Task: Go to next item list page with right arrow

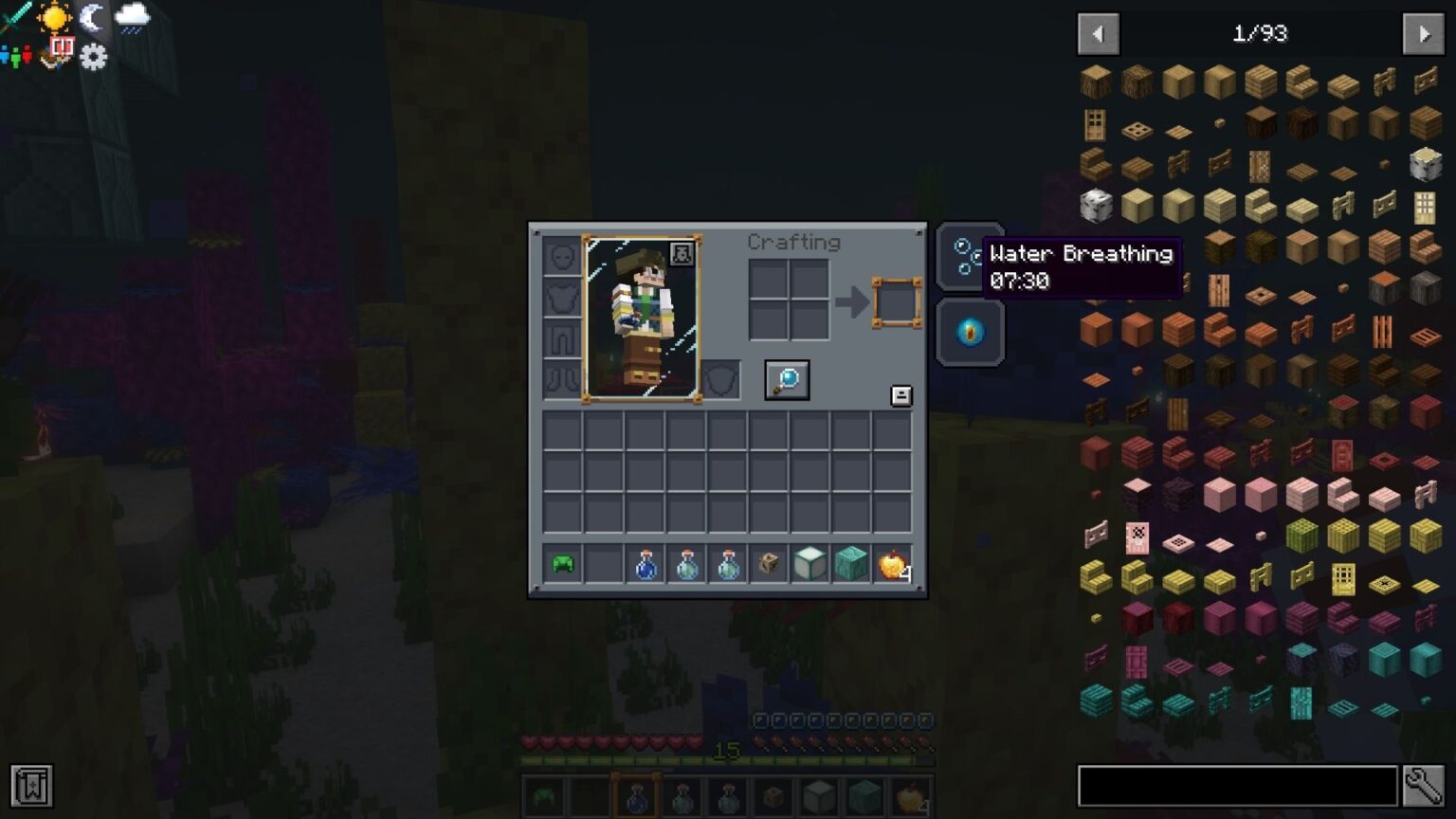Action: click(x=1424, y=34)
